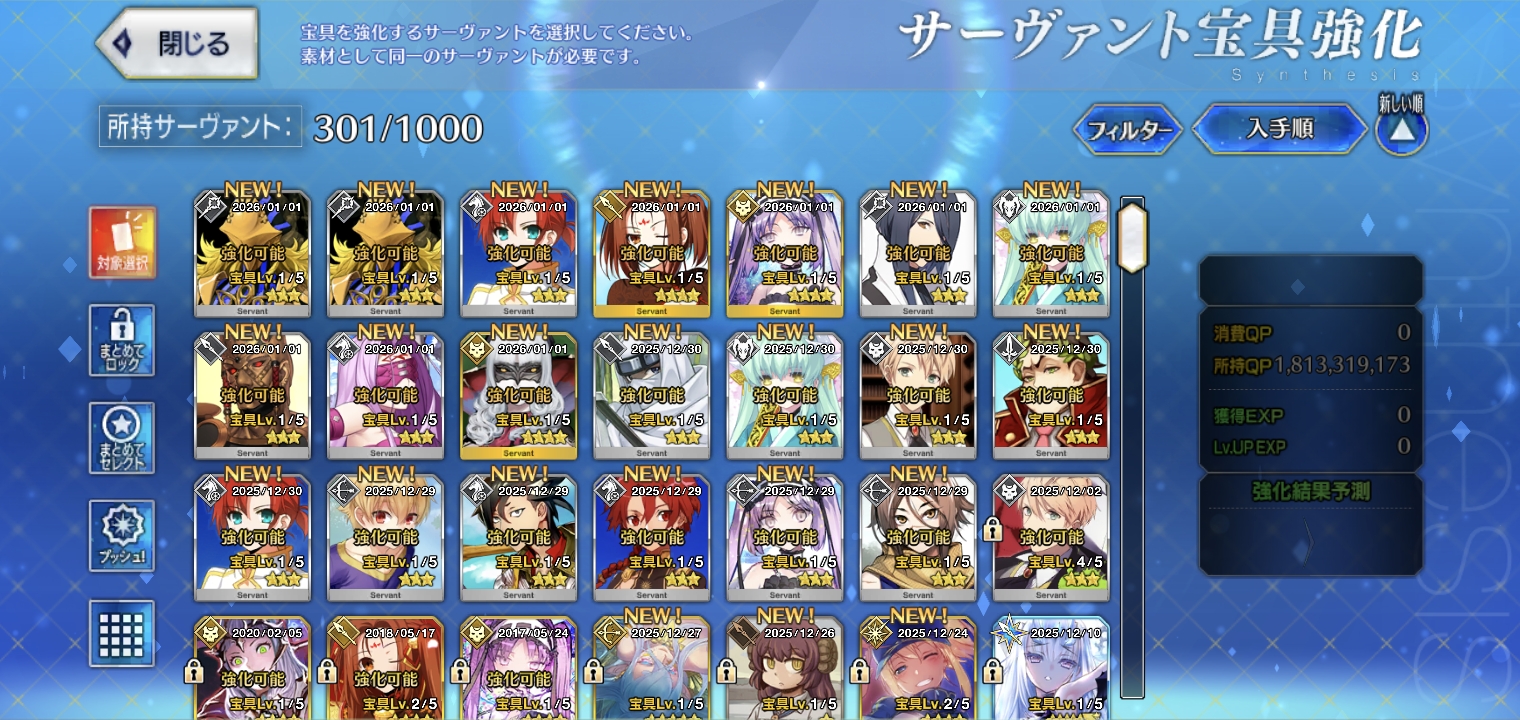
Task: Close the screen with the 閉じる button
Action: point(178,44)
